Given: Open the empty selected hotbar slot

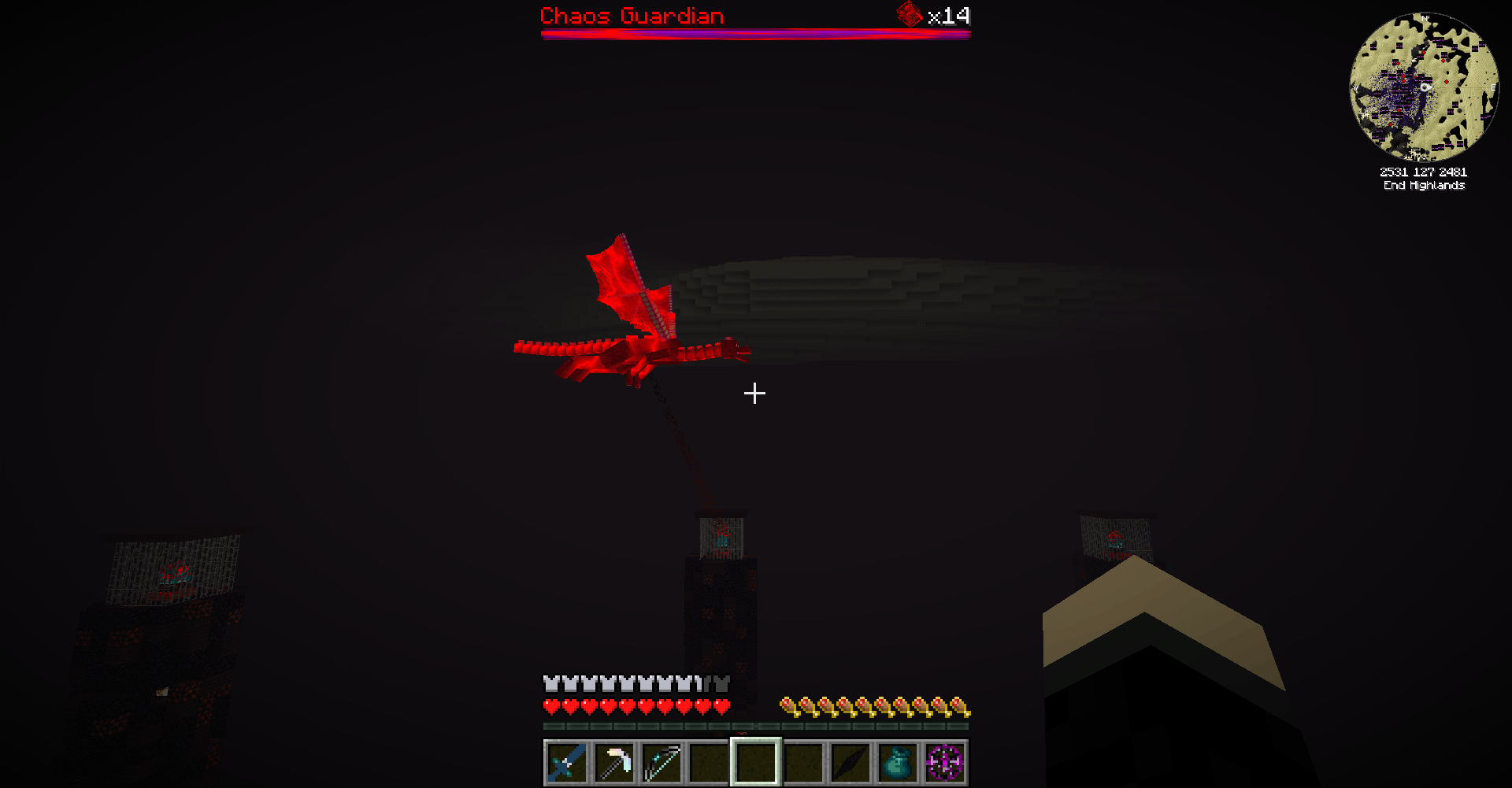Looking at the screenshot, I should [x=754, y=761].
